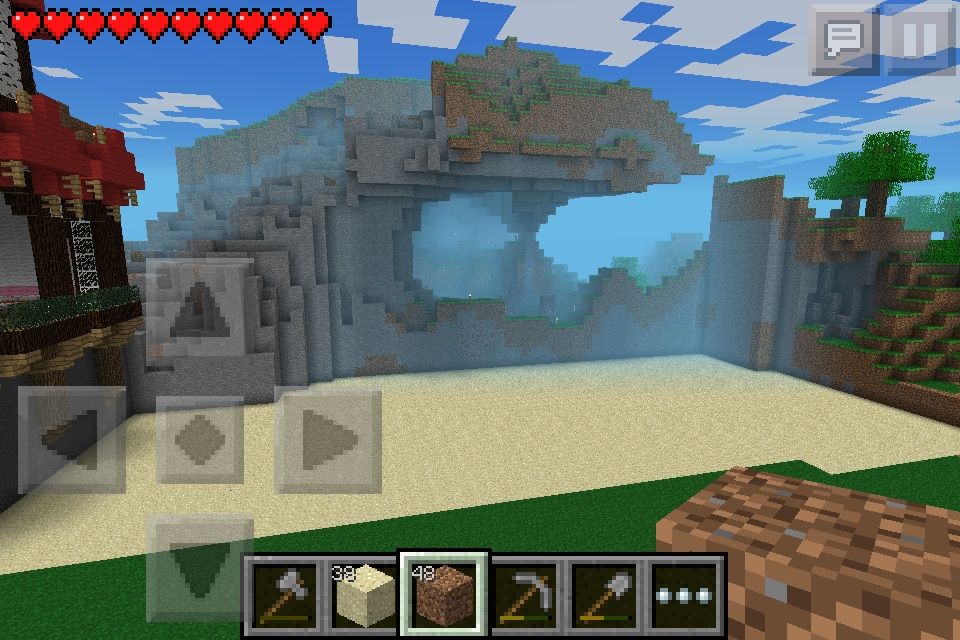Select the sand block stack
This screenshot has width=960, height=640.
point(364,596)
